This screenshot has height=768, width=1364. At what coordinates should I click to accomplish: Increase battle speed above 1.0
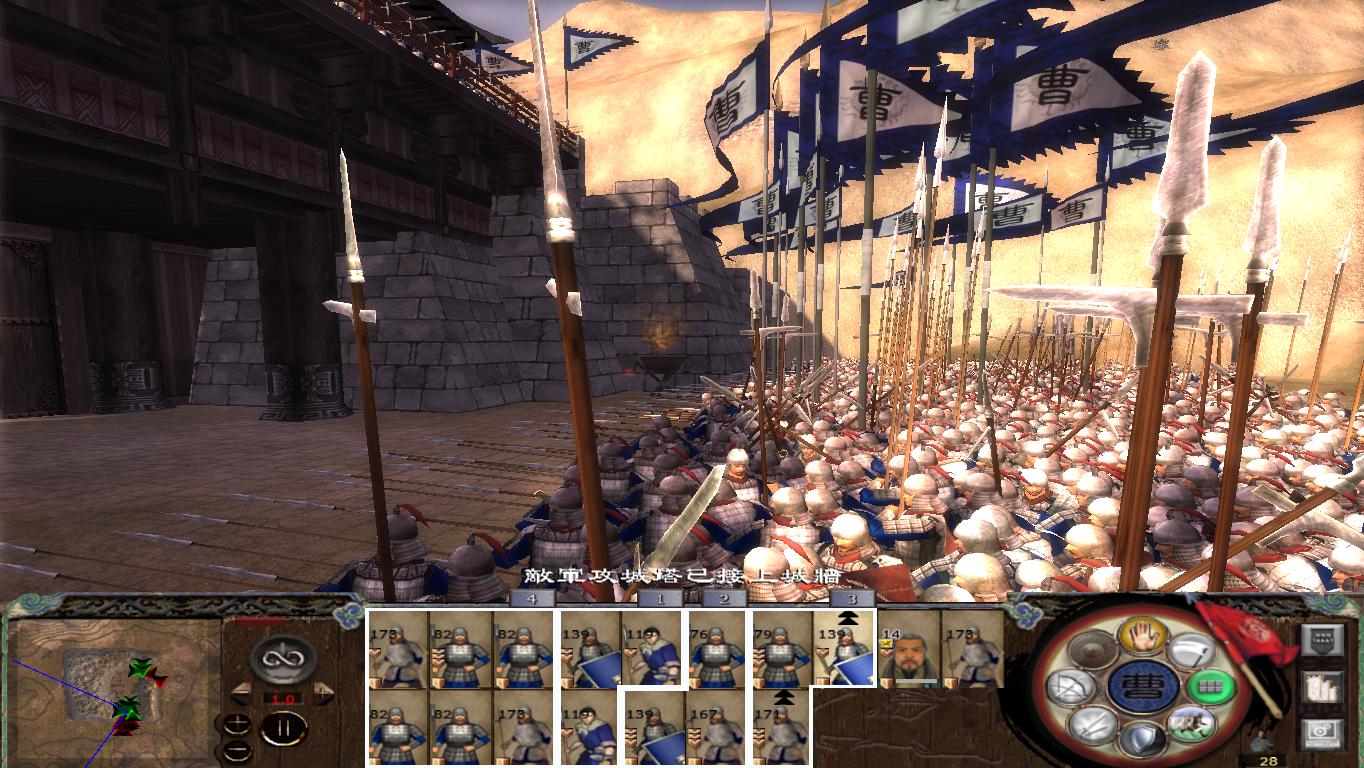(322, 693)
